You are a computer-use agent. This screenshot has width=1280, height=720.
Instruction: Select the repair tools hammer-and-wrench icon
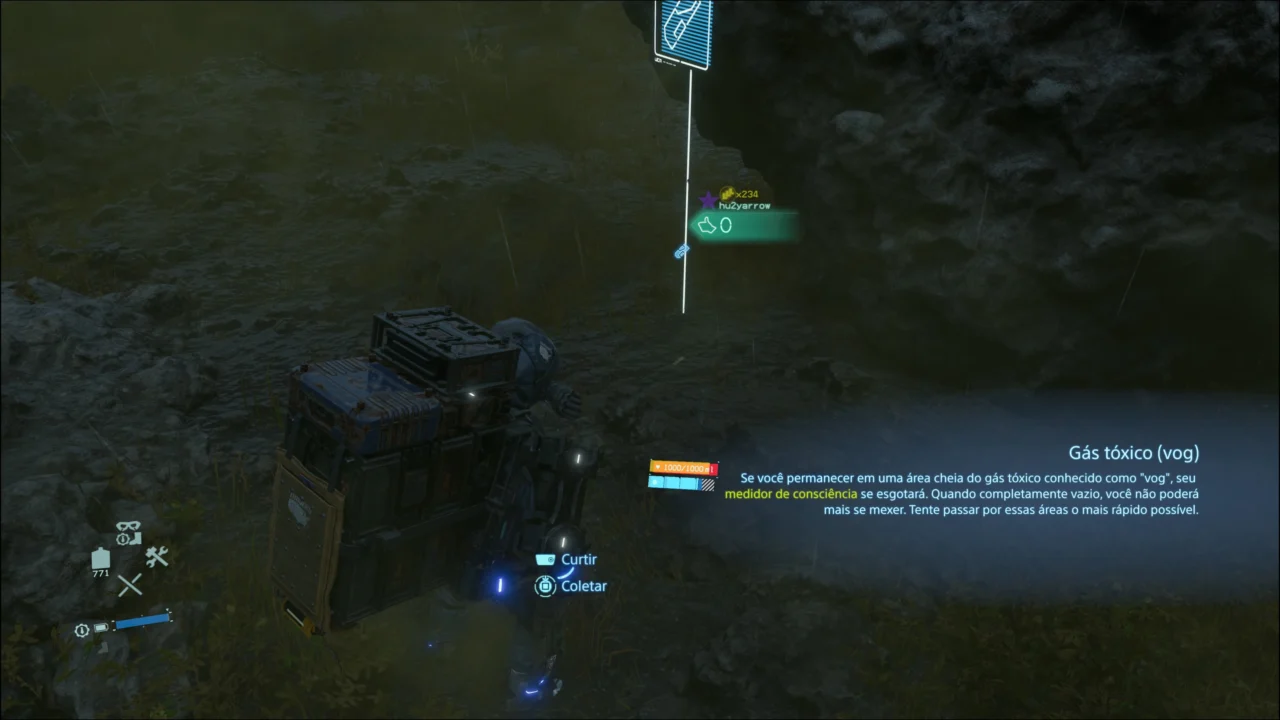click(x=157, y=556)
